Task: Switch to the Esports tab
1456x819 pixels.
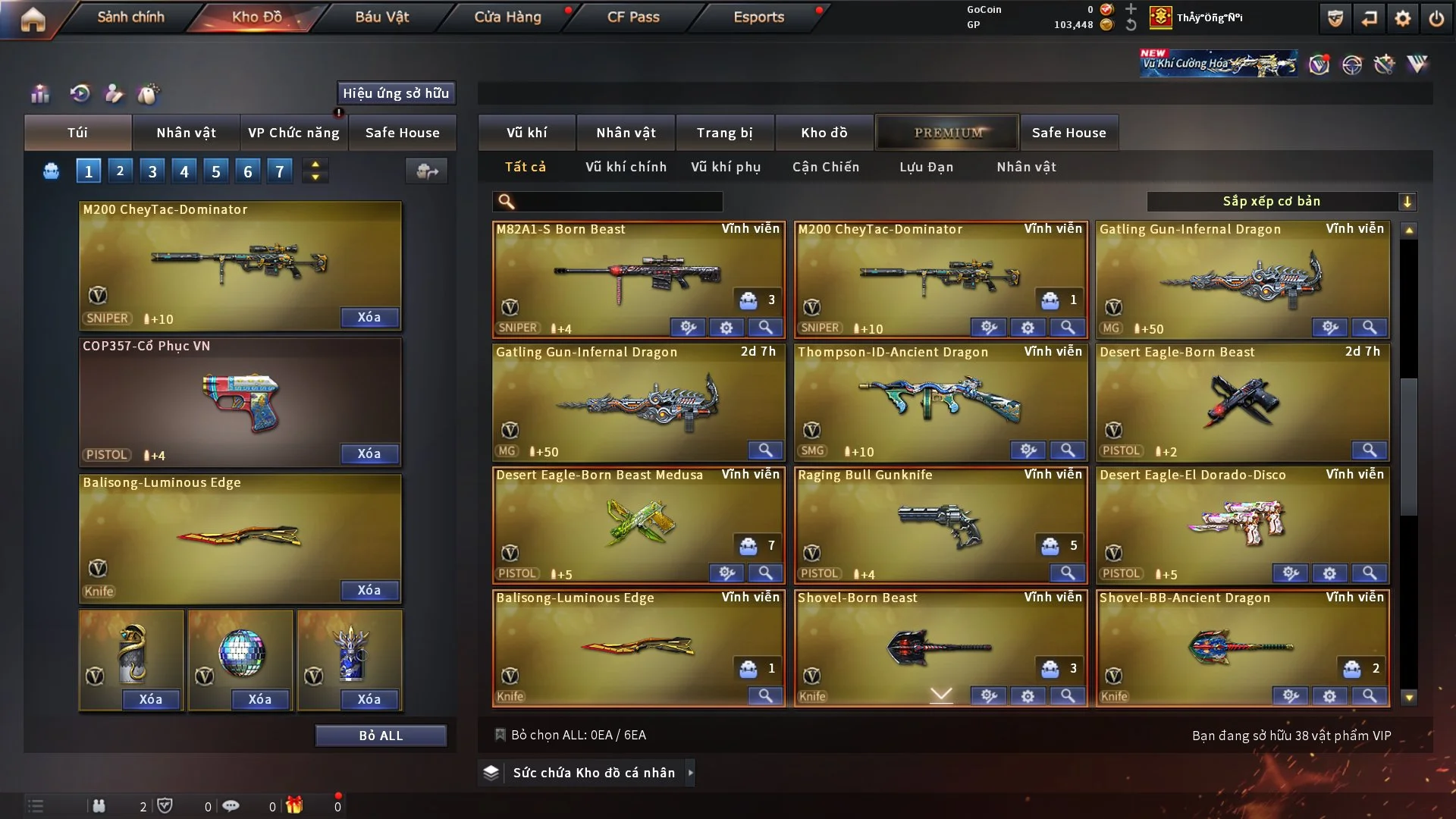Action: [758, 17]
